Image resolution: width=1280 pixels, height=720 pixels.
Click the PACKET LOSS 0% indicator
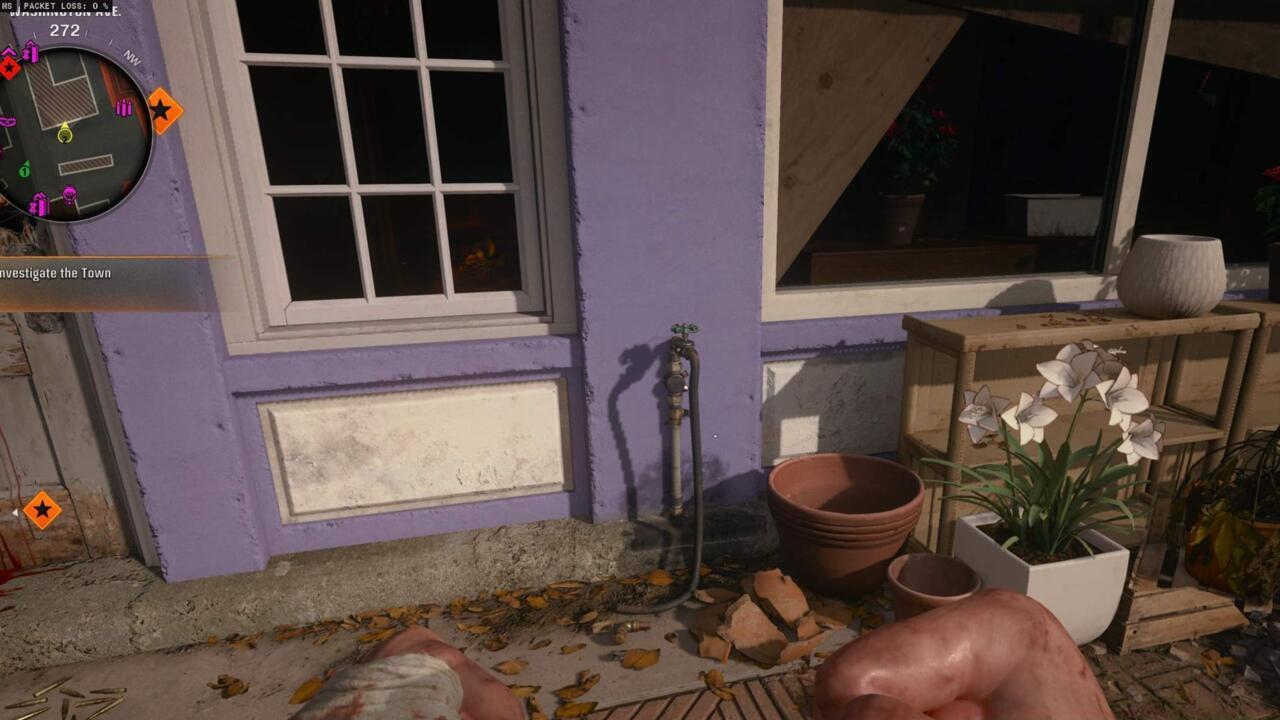tap(67, 5)
